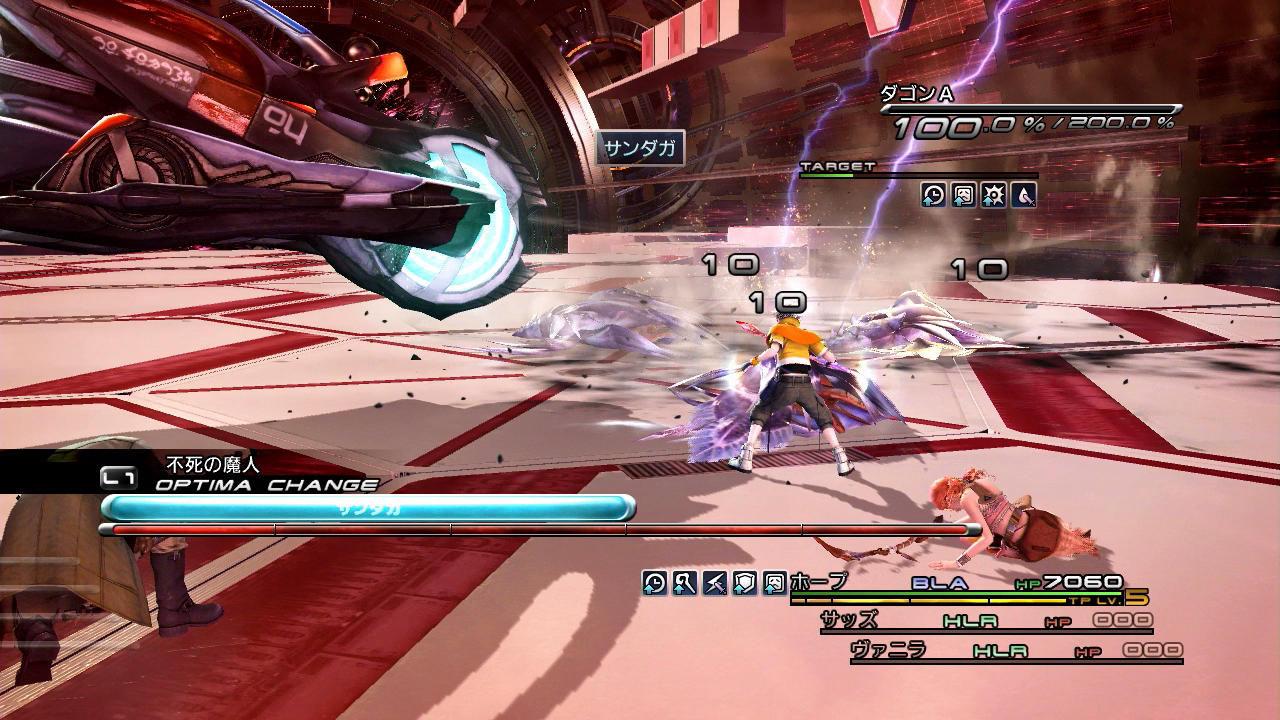This screenshot has height=720, width=1280.
Task: Click the サンダガ ability name popup
Action: pos(641,150)
